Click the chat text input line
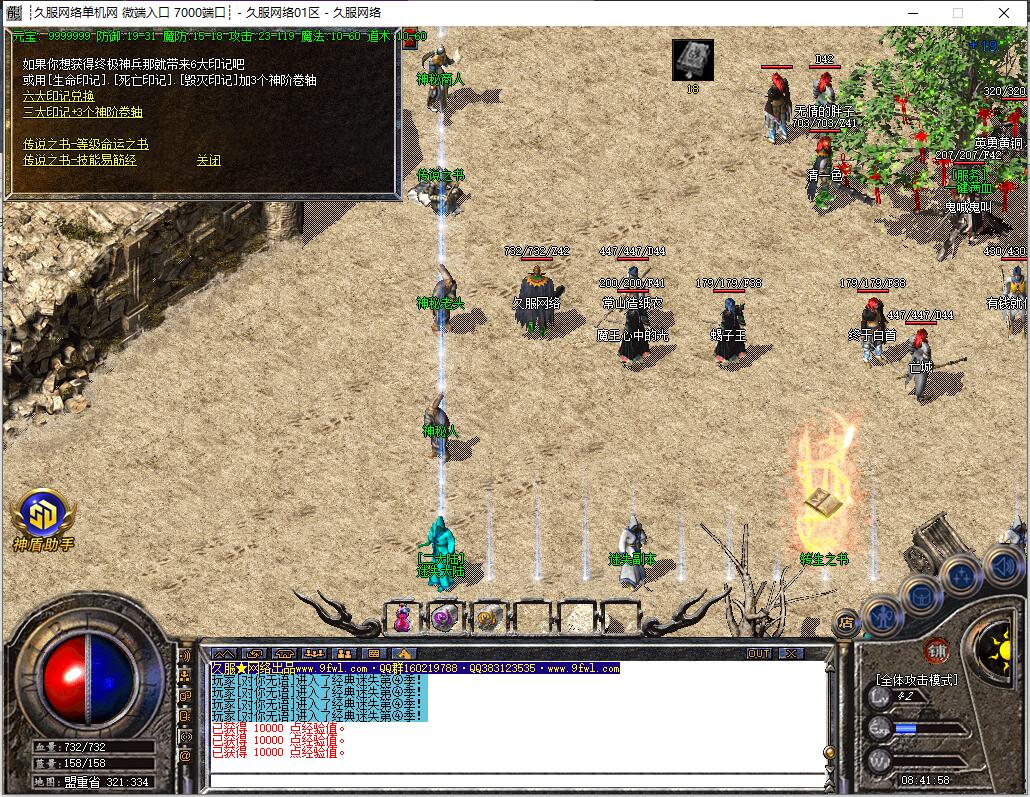 click(515, 778)
